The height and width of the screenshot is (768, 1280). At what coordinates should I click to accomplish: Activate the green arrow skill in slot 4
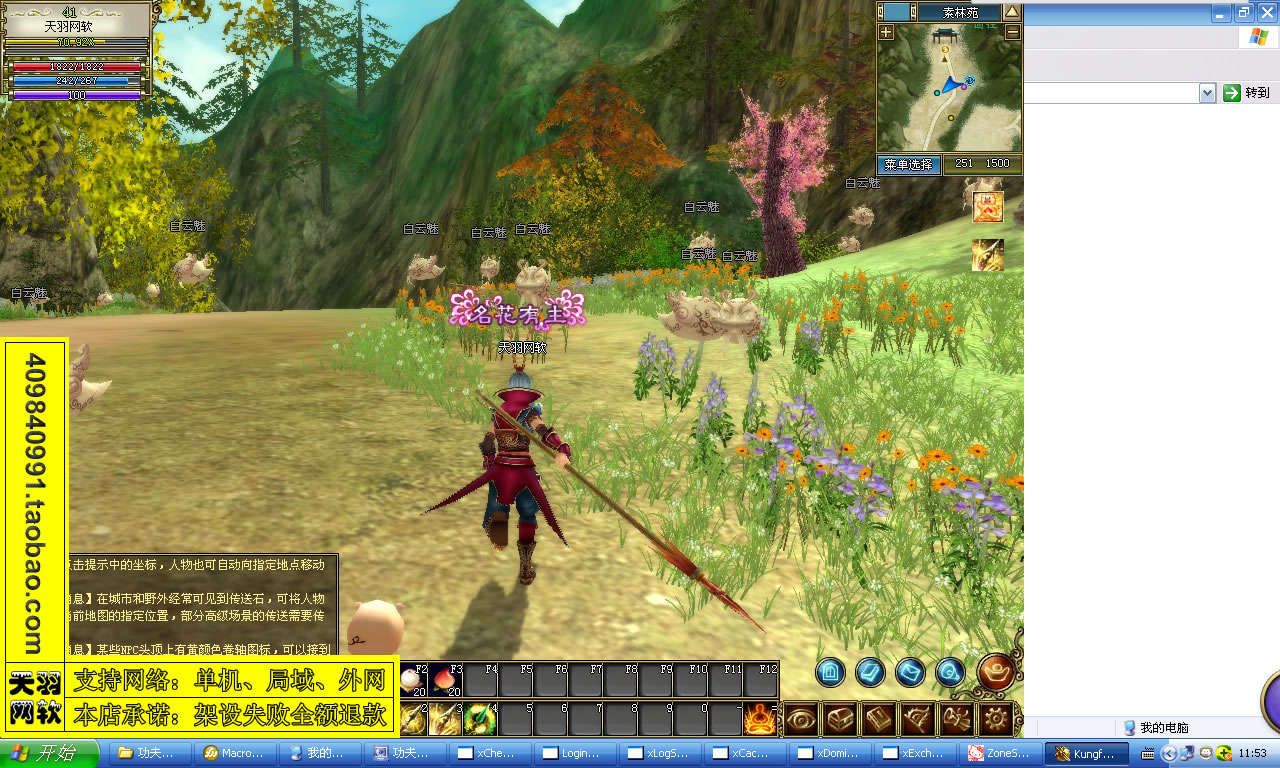coord(481,718)
